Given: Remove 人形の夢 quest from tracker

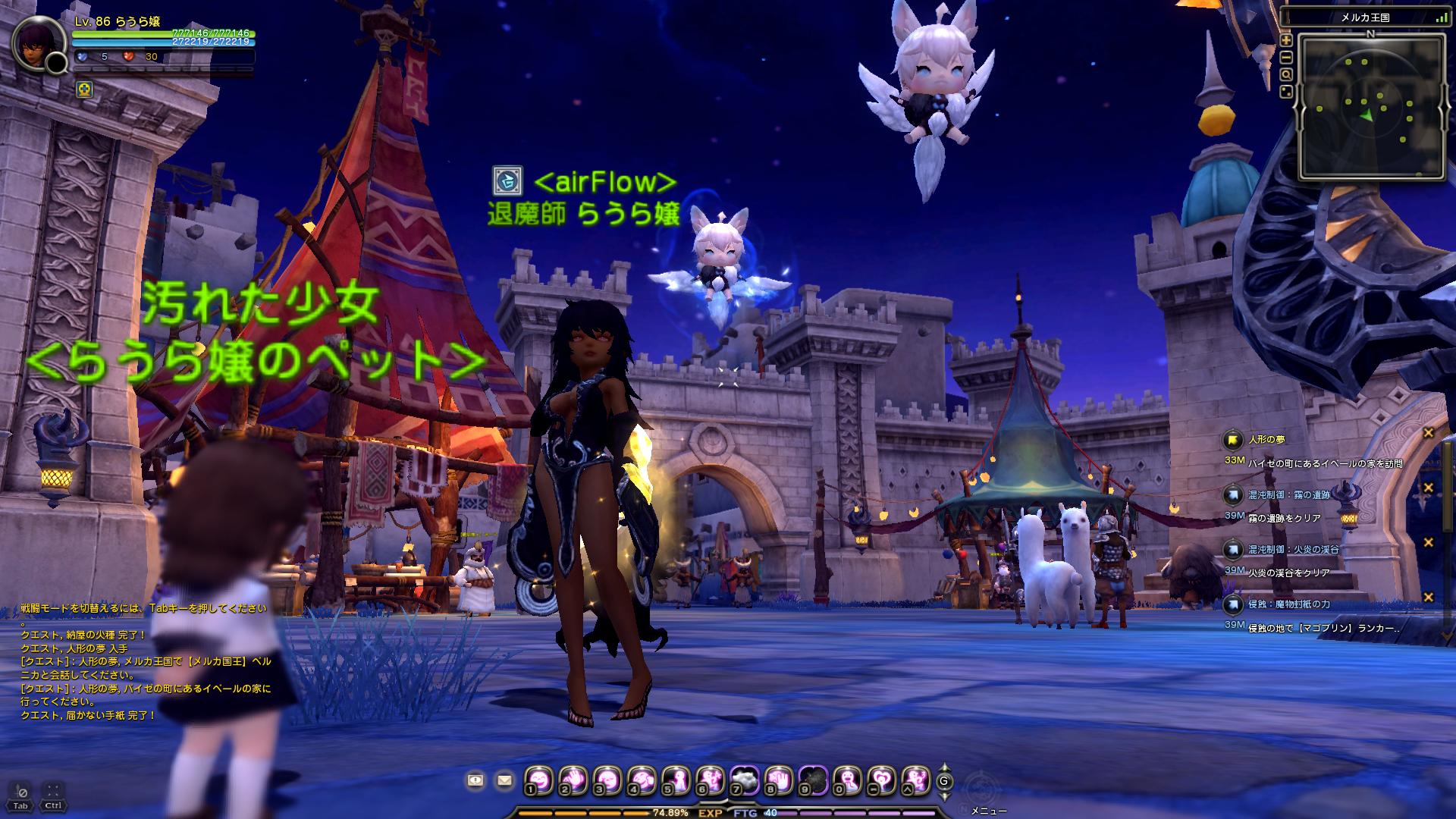Looking at the screenshot, I should pos(1428,433).
